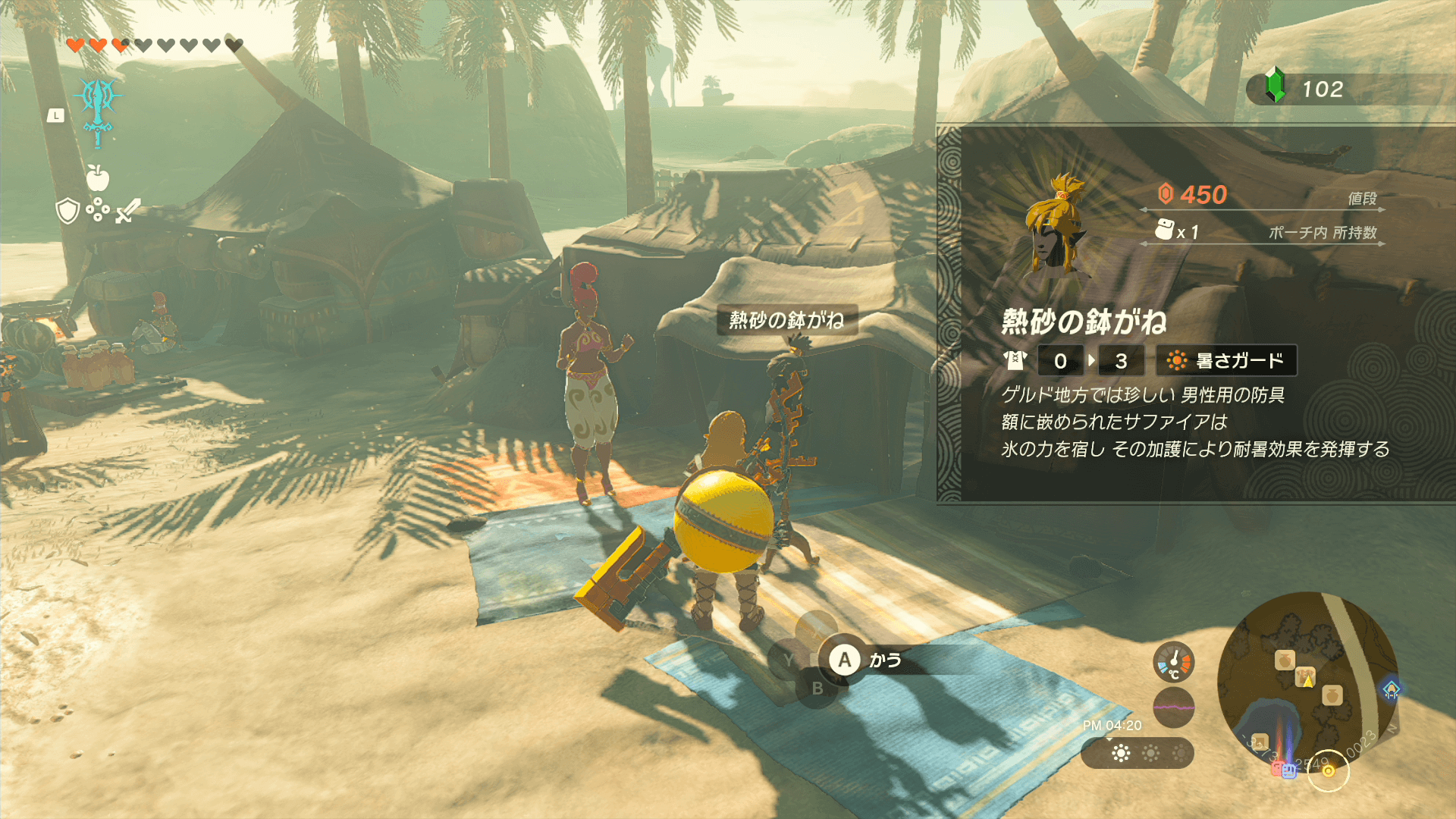The width and height of the screenshot is (1456, 819).
Task: Select the 熱砂の鉢がね item name tag
Action: (x=786, y=320)
